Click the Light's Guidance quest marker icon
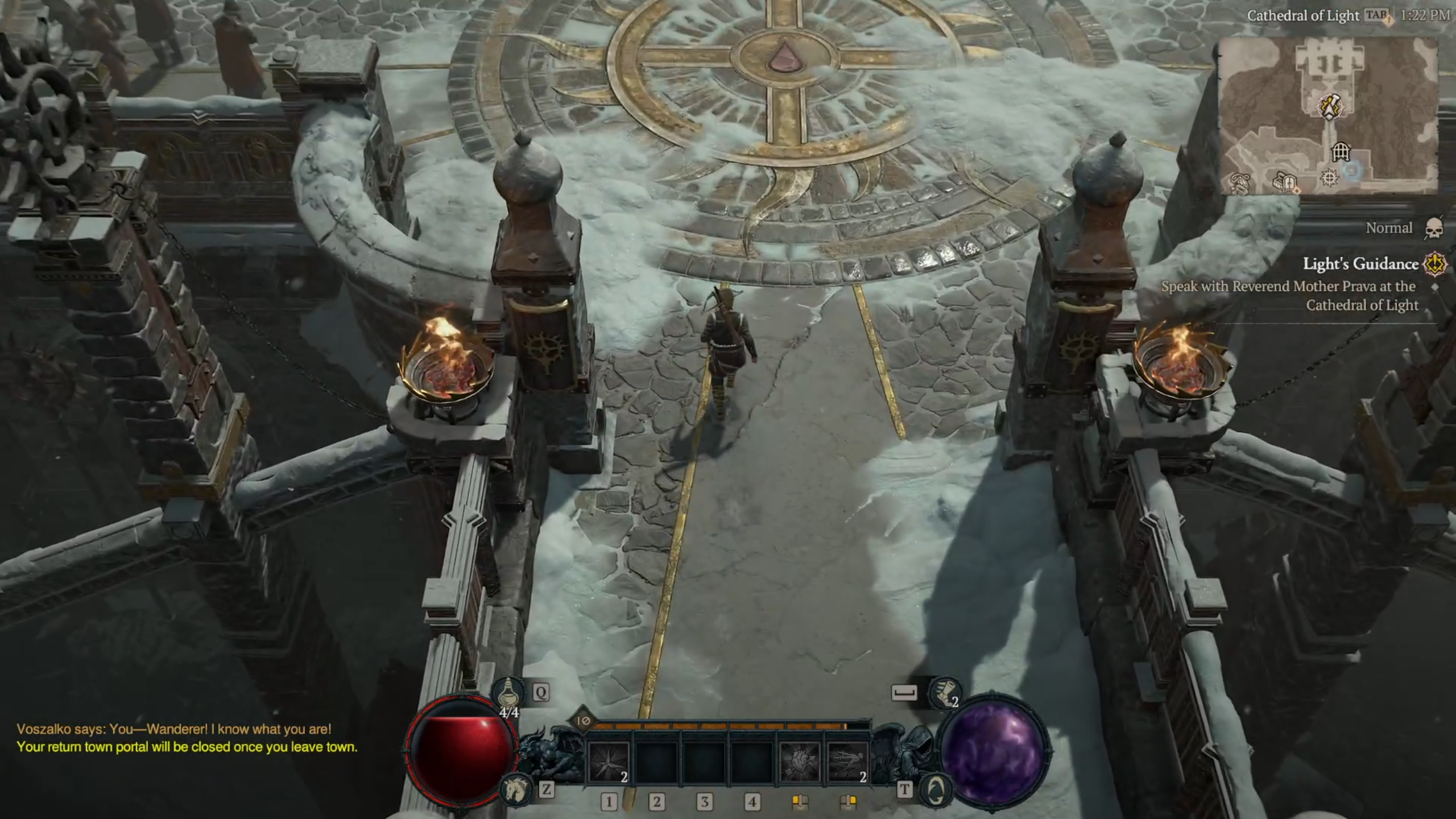This screenshot has height=819, width=1456. (1434, 264)
